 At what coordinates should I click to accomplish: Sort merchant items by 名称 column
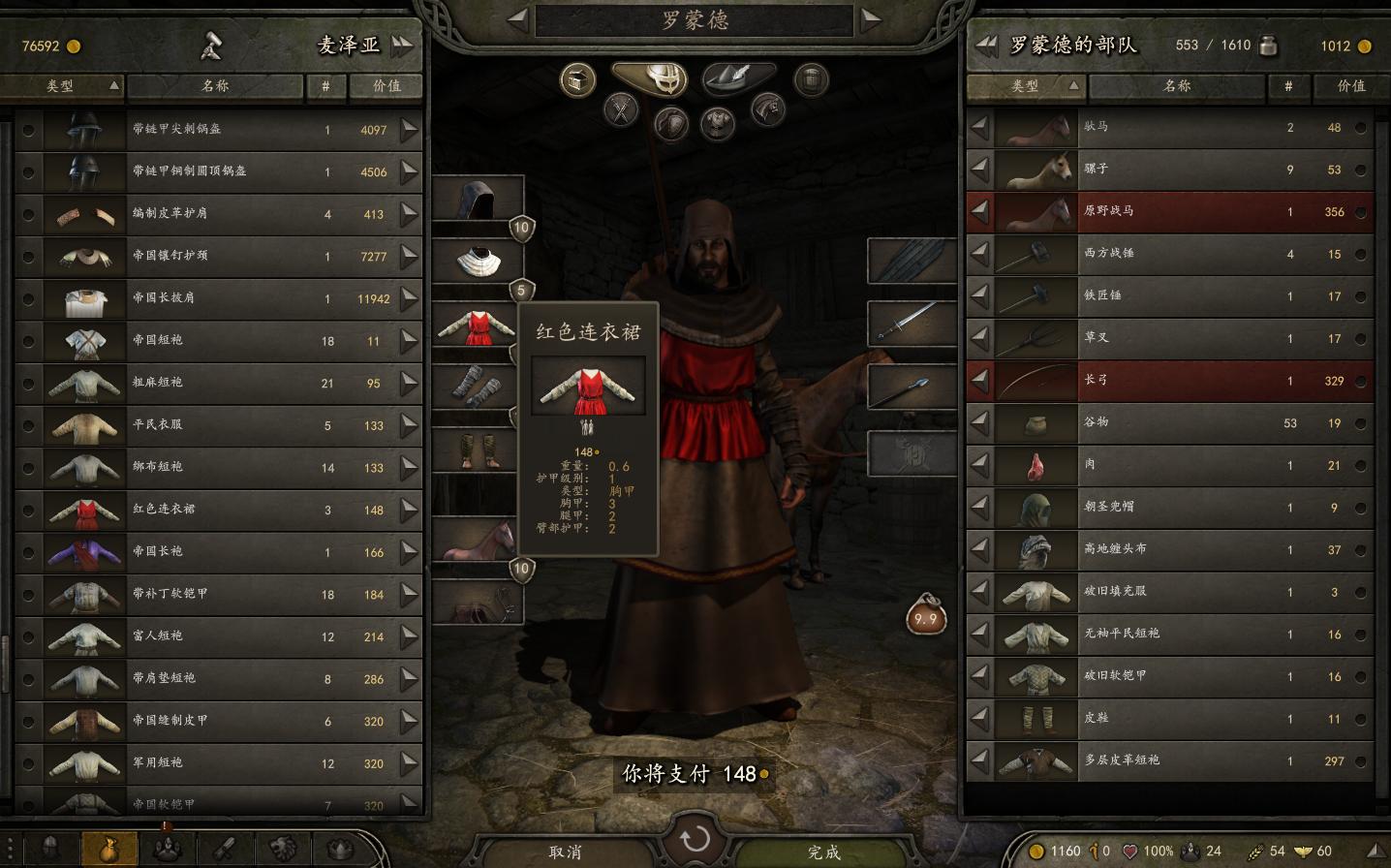coord(215,86)
